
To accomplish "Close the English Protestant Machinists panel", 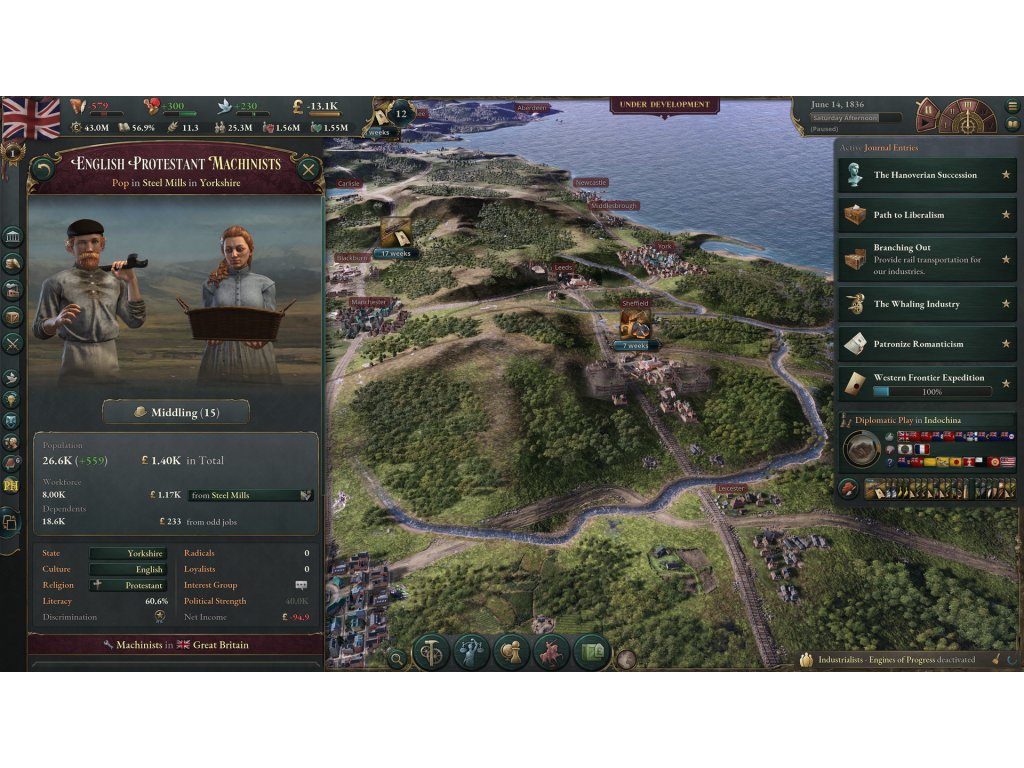I will click(x=308, y=170).
